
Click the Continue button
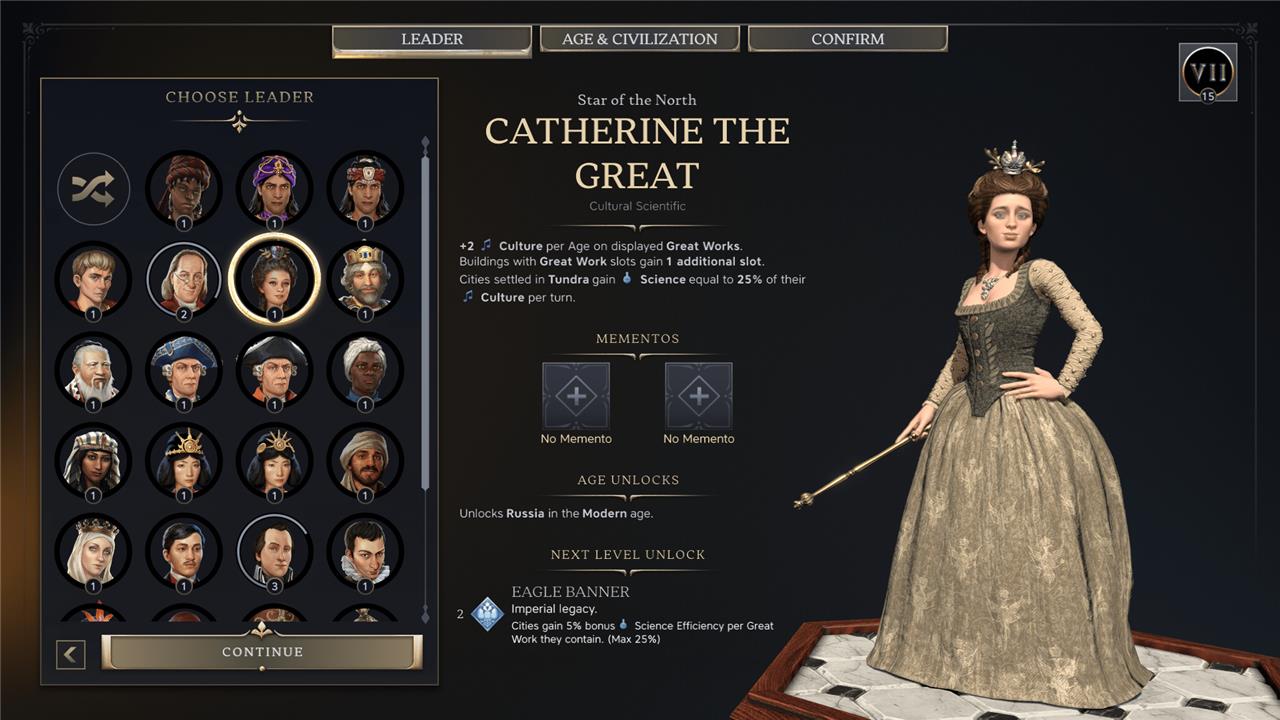click(x=262, y=652)
